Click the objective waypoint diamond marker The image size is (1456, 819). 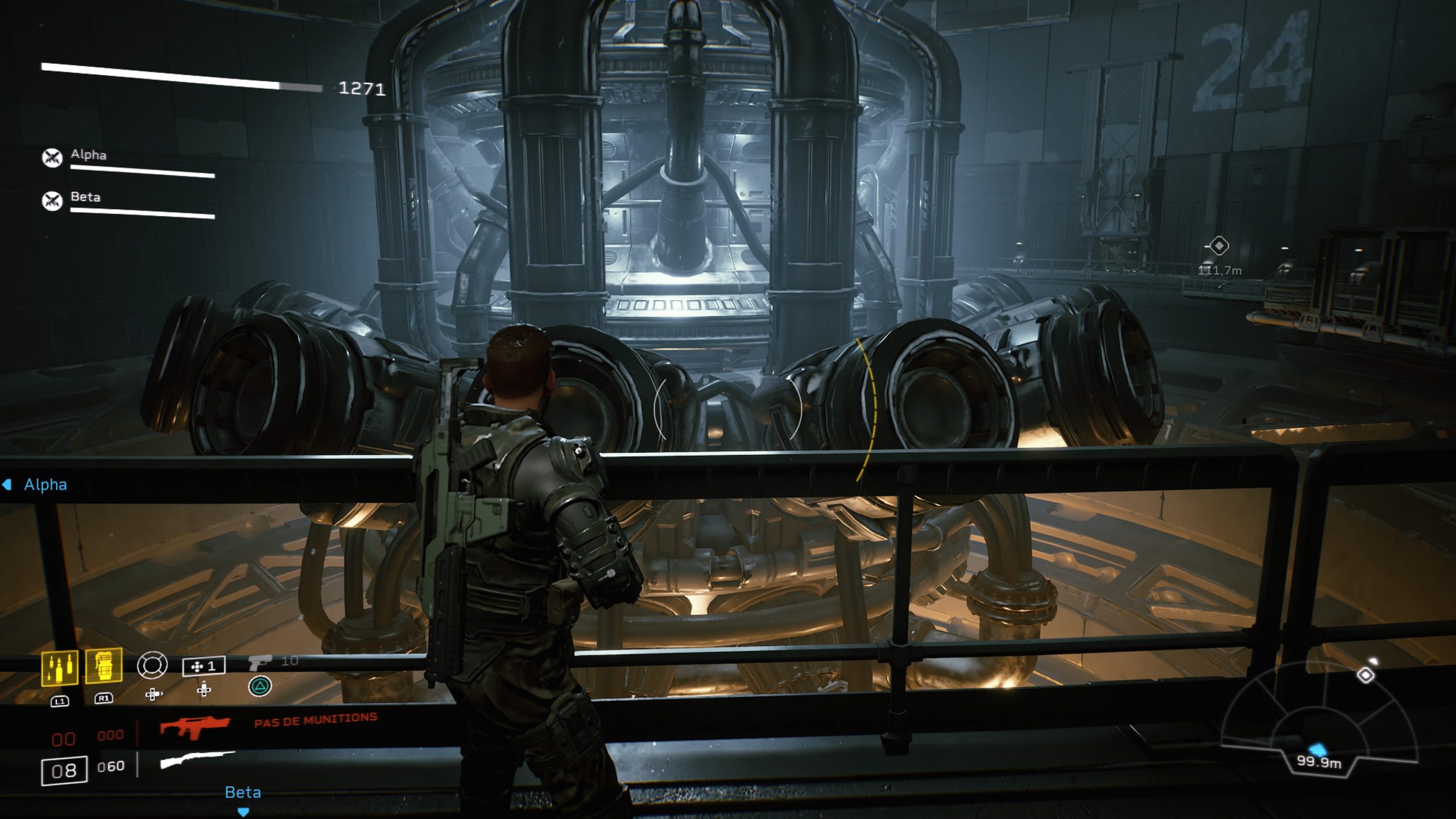click(1218, 246)
